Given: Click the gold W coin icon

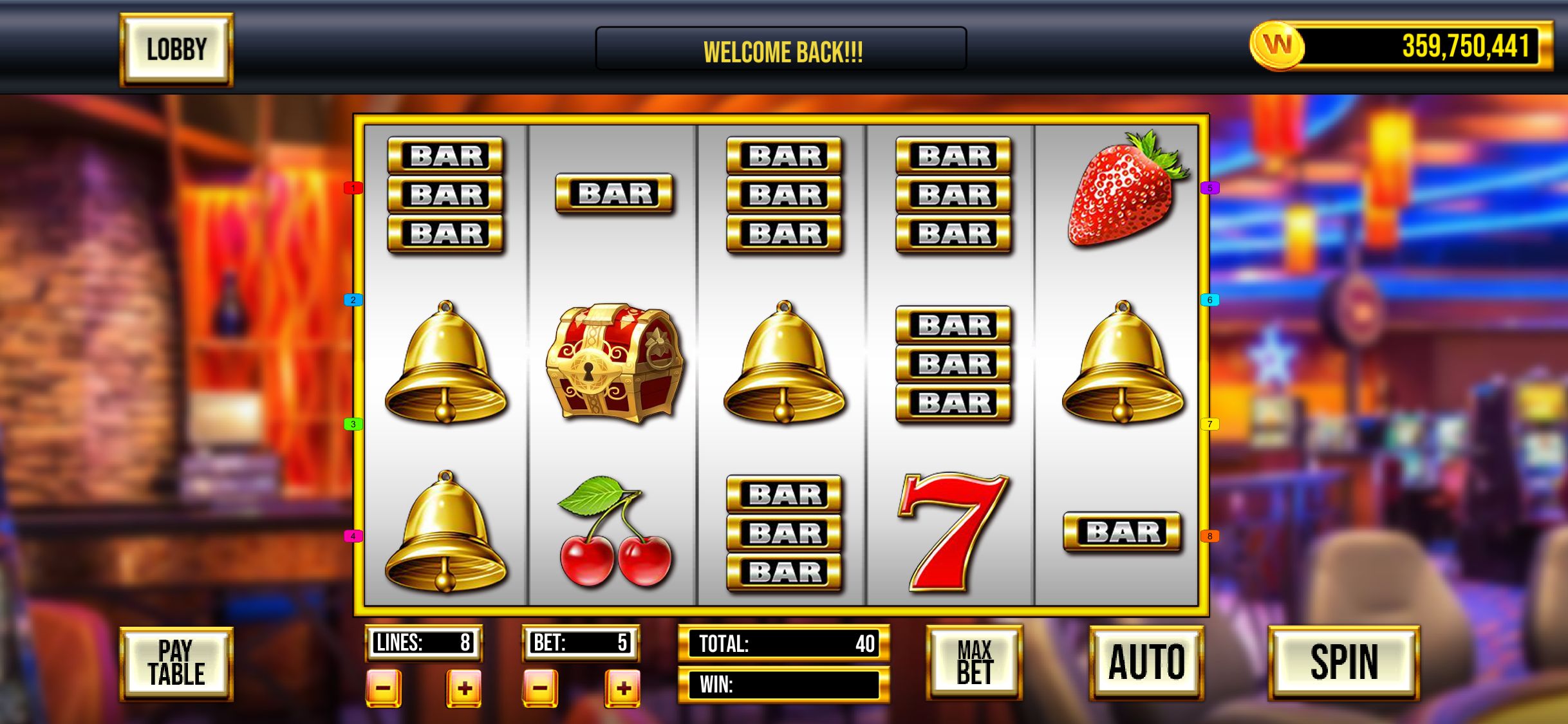Looking at the screenshot, I should coord(1277,45).
